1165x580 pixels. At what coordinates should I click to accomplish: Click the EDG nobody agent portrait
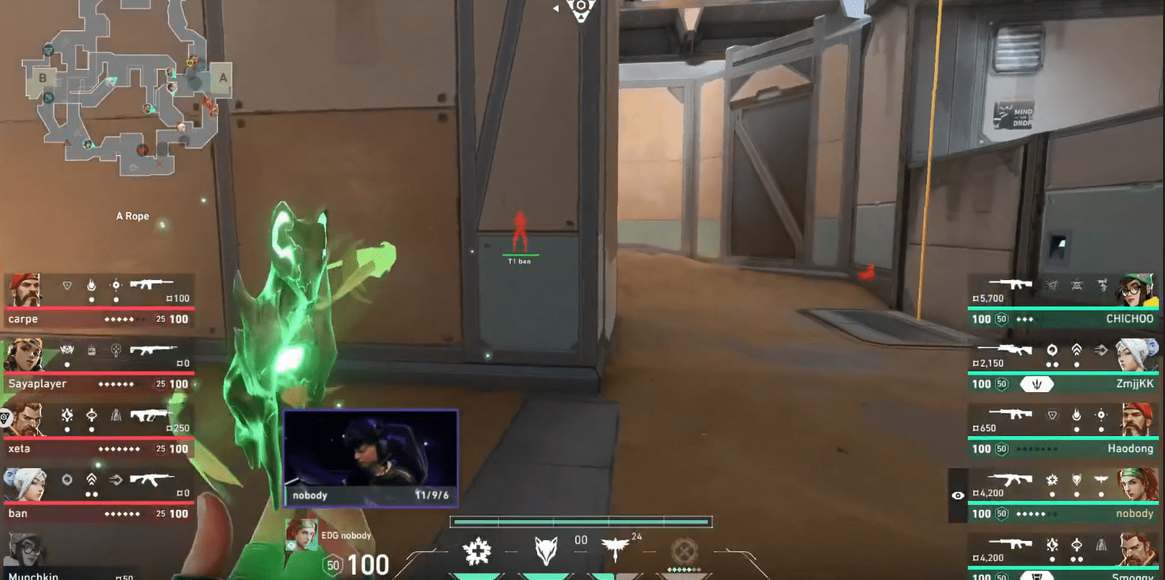click(302, 536)
